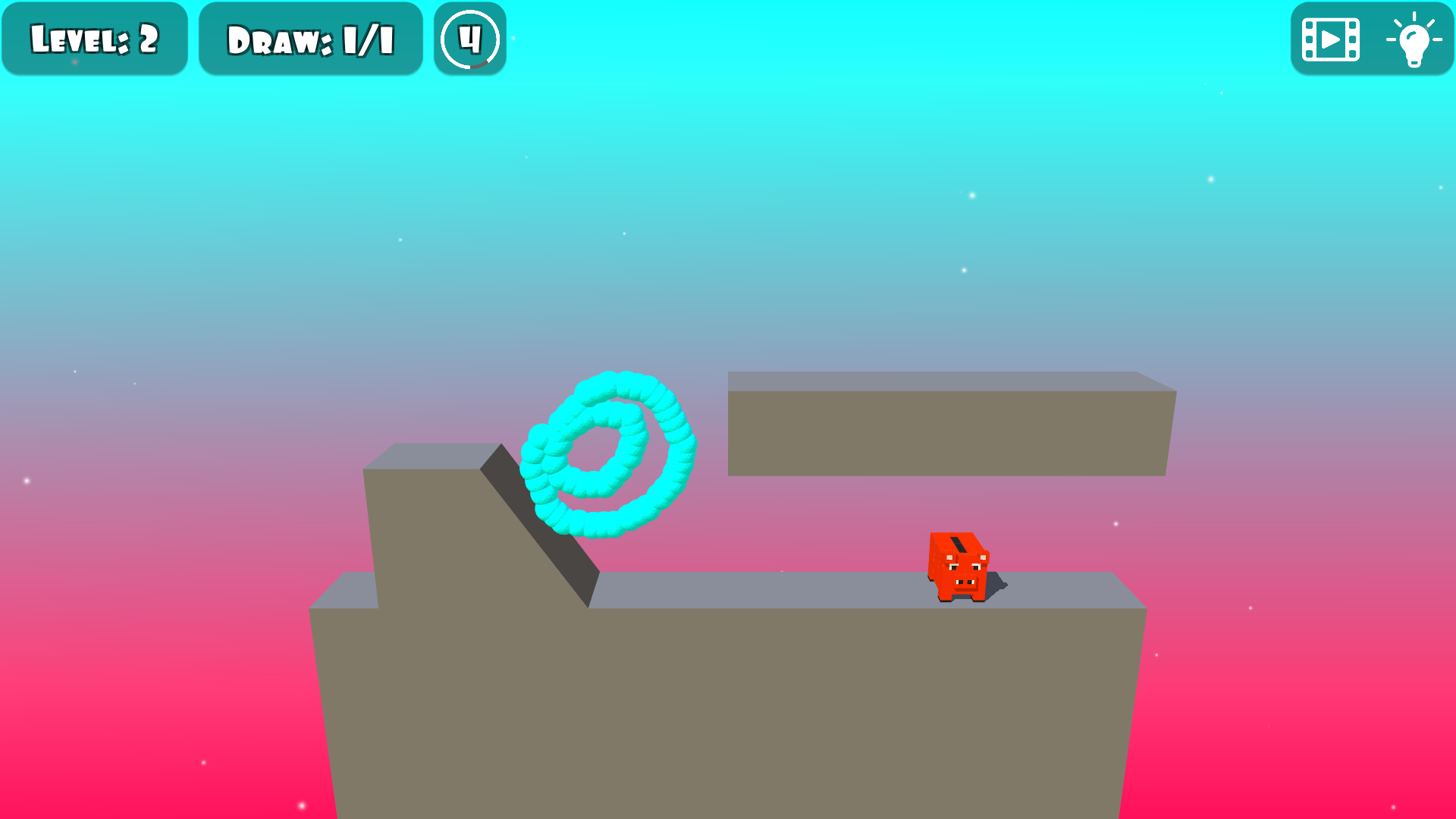Click the Level: 2 badge
The image size is (1456, 819).
click(94, 37)
